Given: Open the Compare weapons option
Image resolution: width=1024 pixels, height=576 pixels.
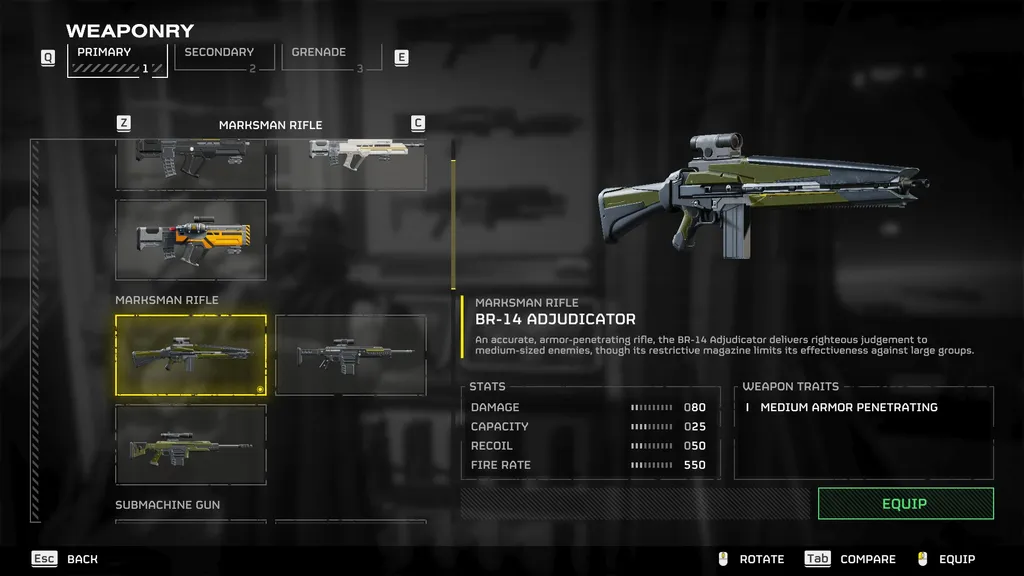Looking at the screenshot, I should (x=850, y=559).
